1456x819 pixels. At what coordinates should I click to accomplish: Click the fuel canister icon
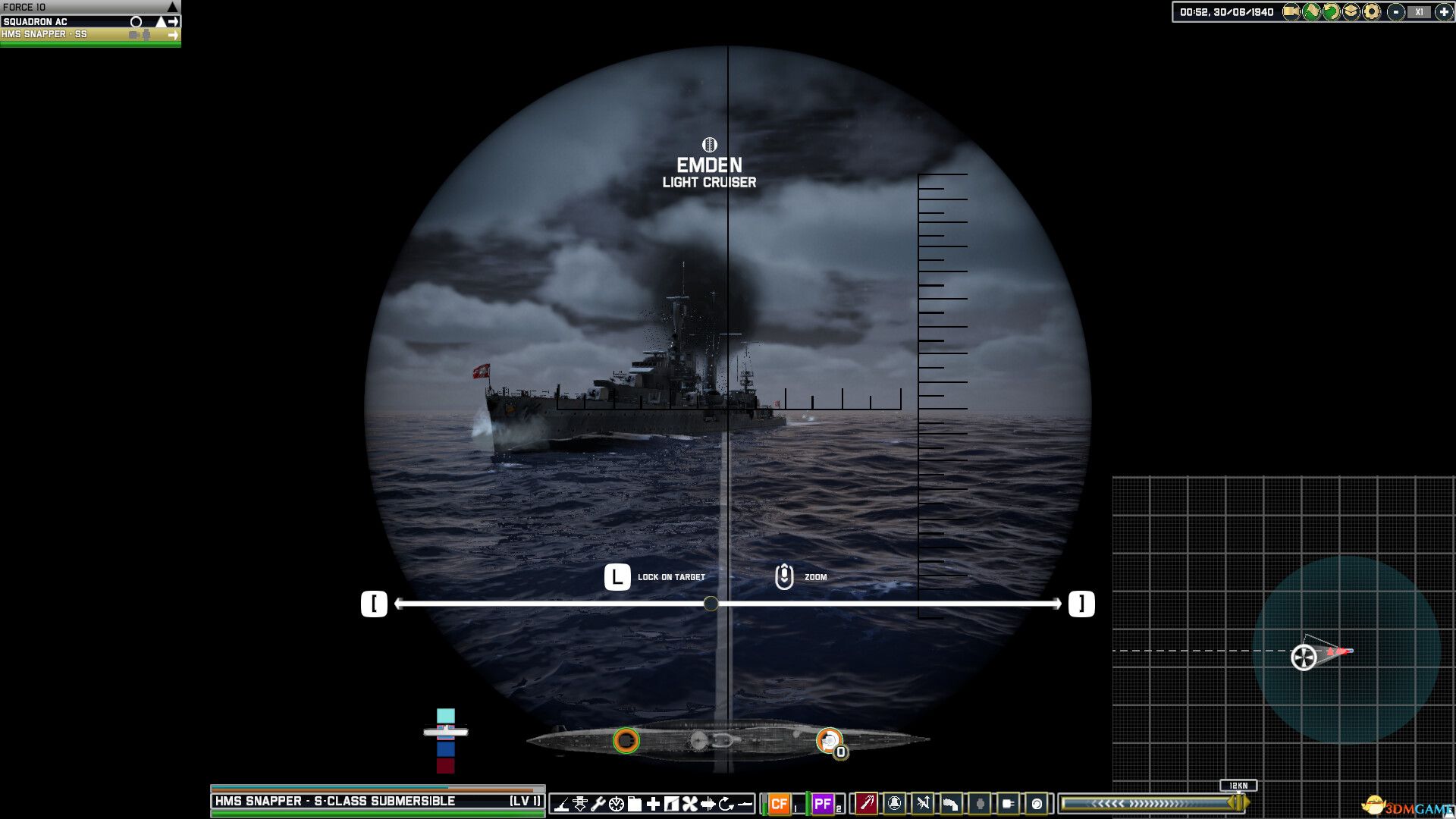point(634,805)
